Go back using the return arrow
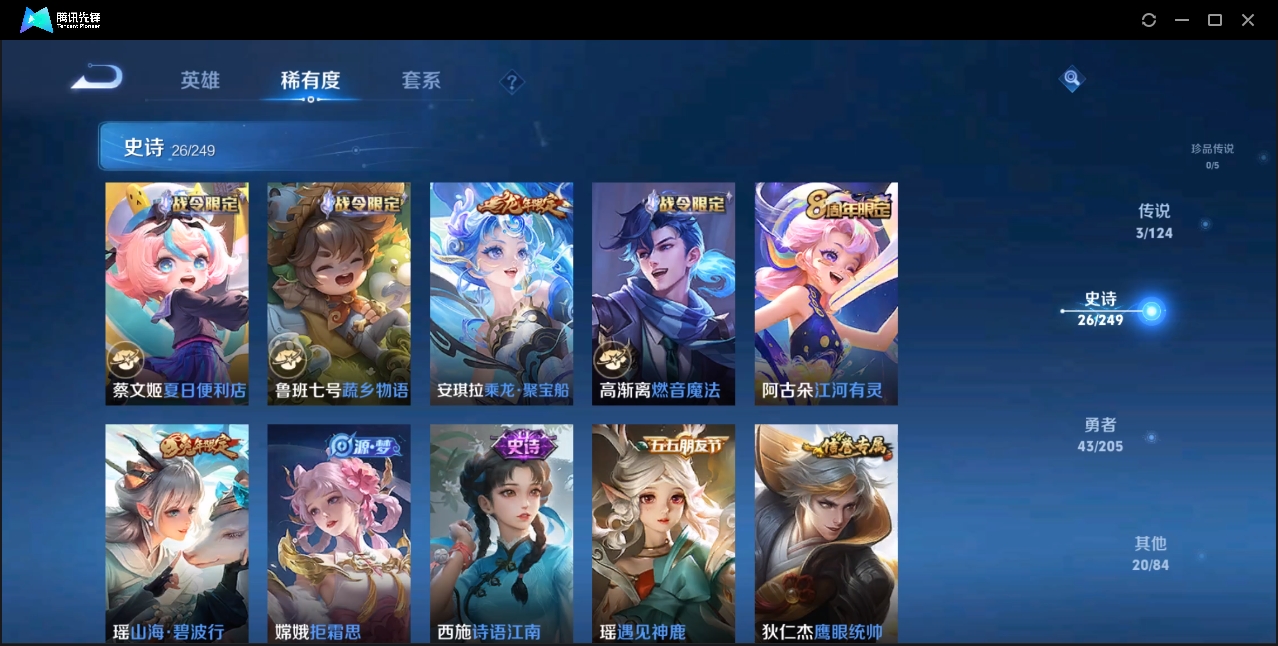 click(97, 77)
